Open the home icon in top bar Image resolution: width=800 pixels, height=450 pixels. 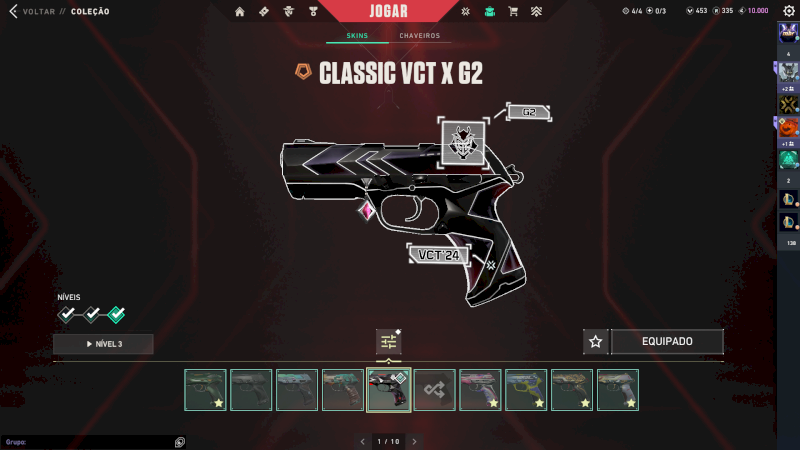point(240,12)
